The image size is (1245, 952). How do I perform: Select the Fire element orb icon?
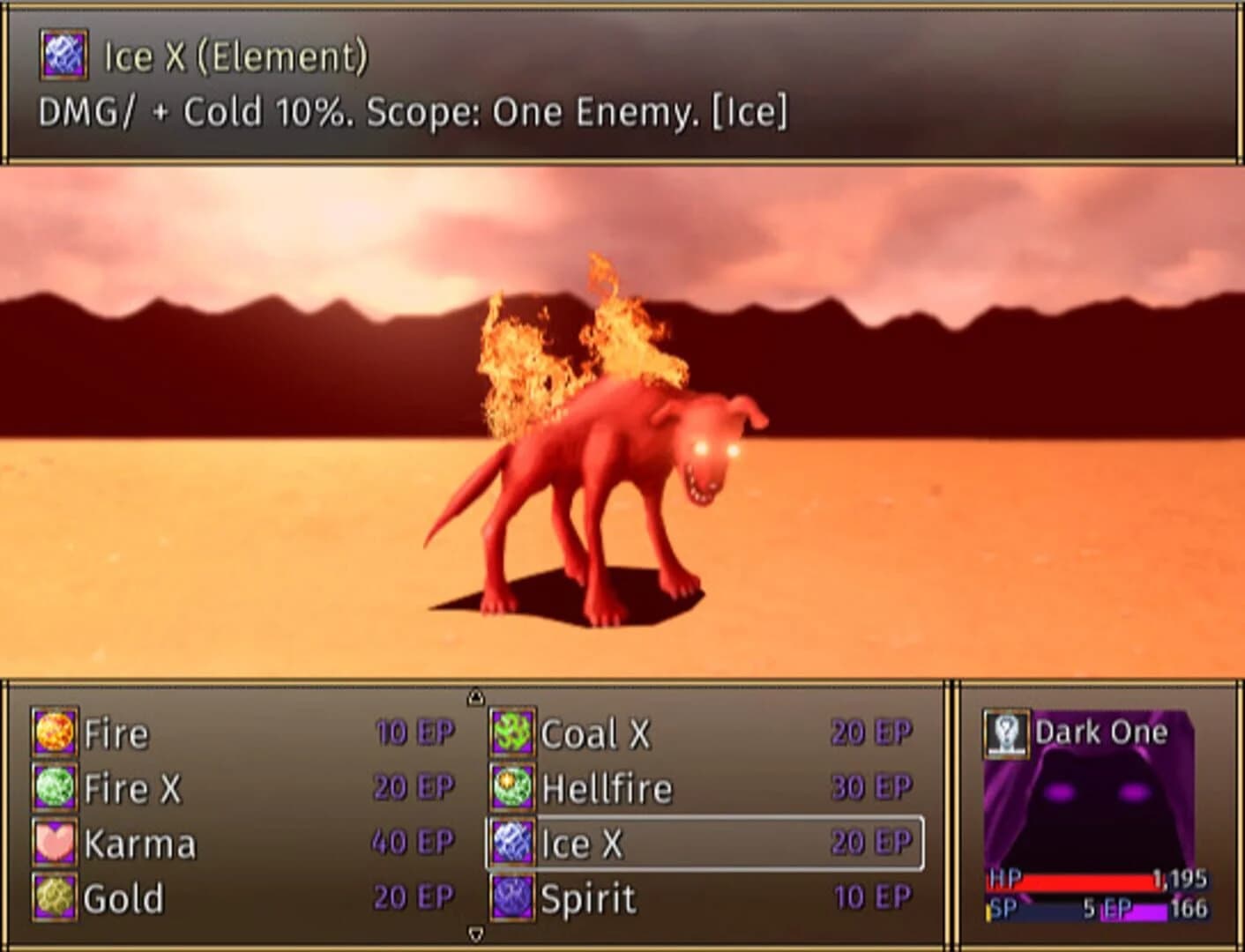coord(54,733)
